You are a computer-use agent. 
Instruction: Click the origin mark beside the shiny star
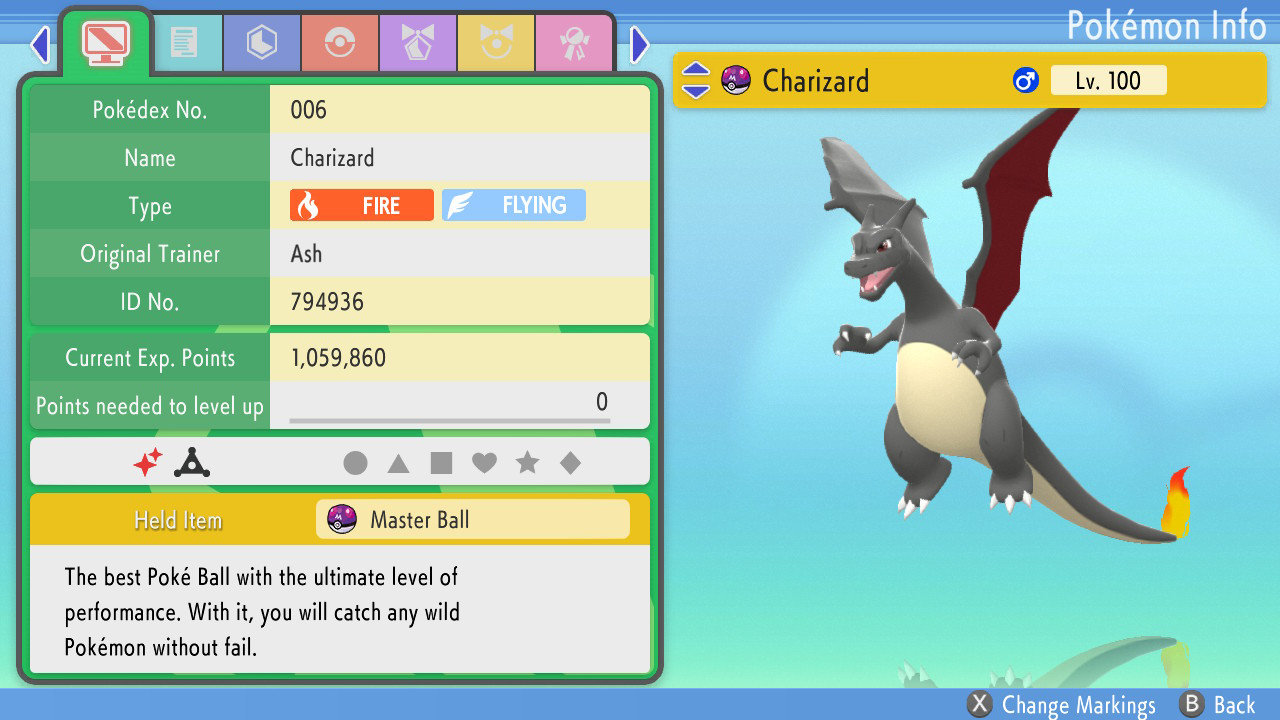(190, 461)
